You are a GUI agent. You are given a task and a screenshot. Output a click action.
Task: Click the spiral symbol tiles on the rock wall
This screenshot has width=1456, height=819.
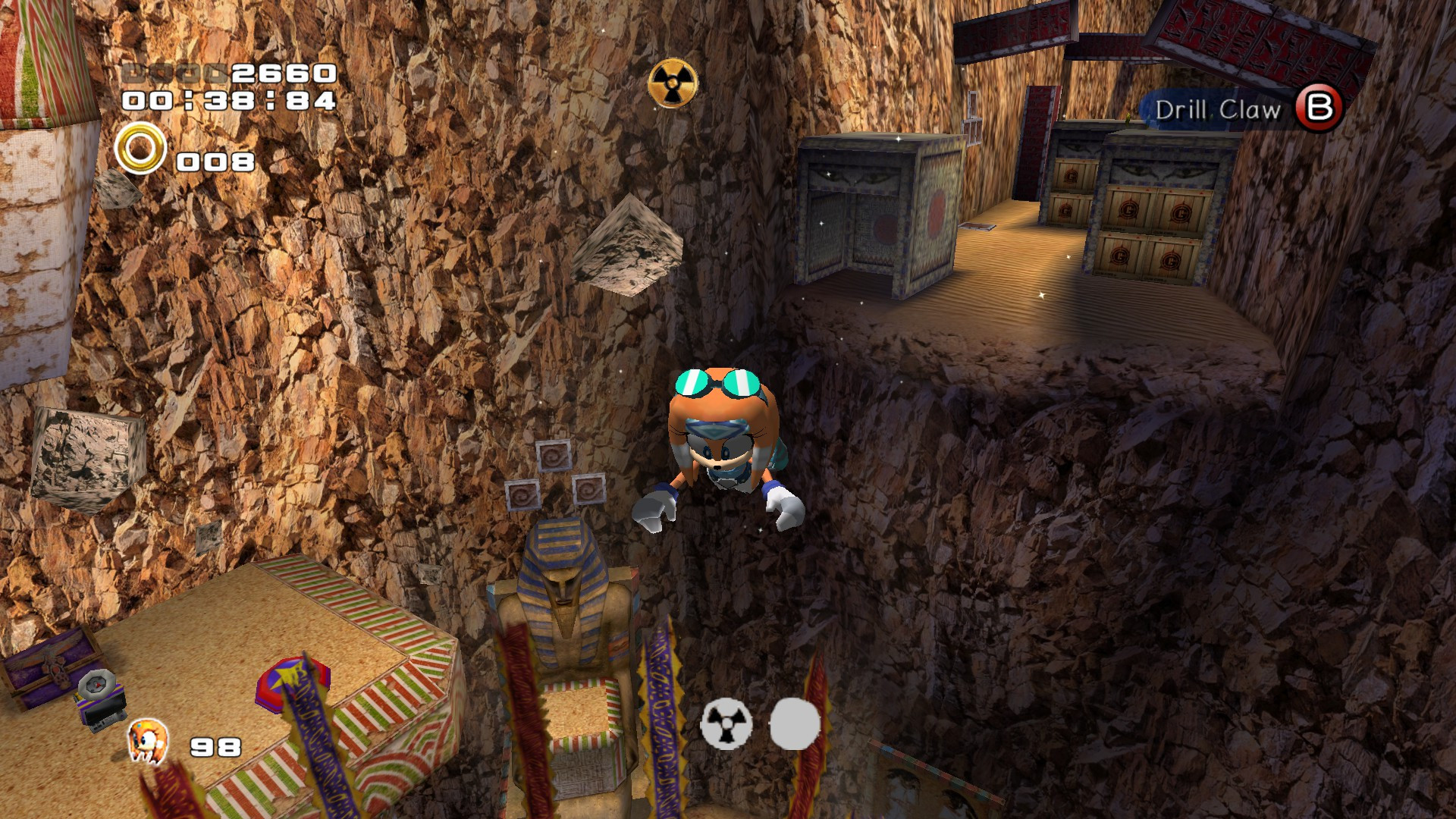click(x=557, y=474)
